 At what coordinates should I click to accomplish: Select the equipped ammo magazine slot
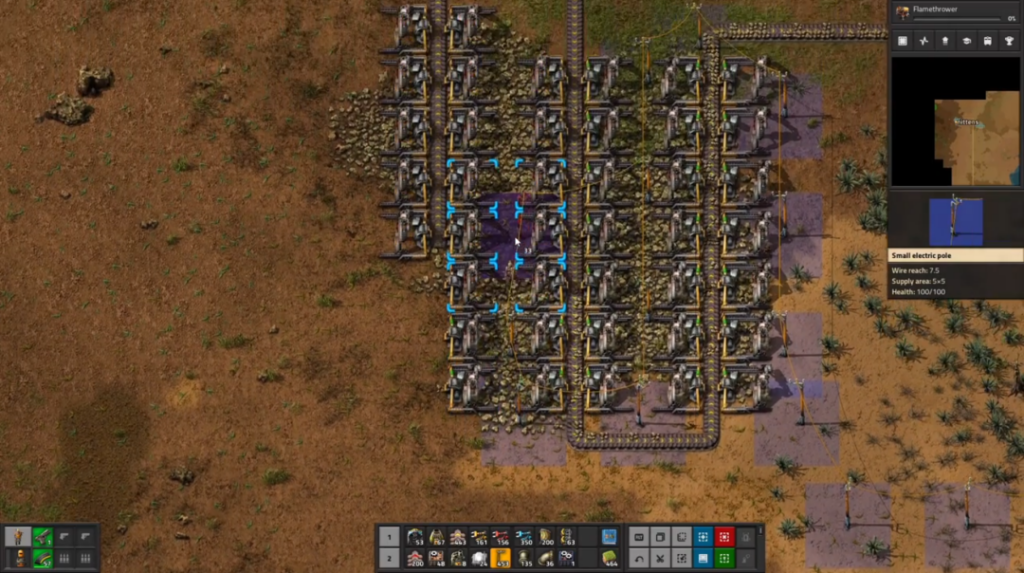coord(42,559)
